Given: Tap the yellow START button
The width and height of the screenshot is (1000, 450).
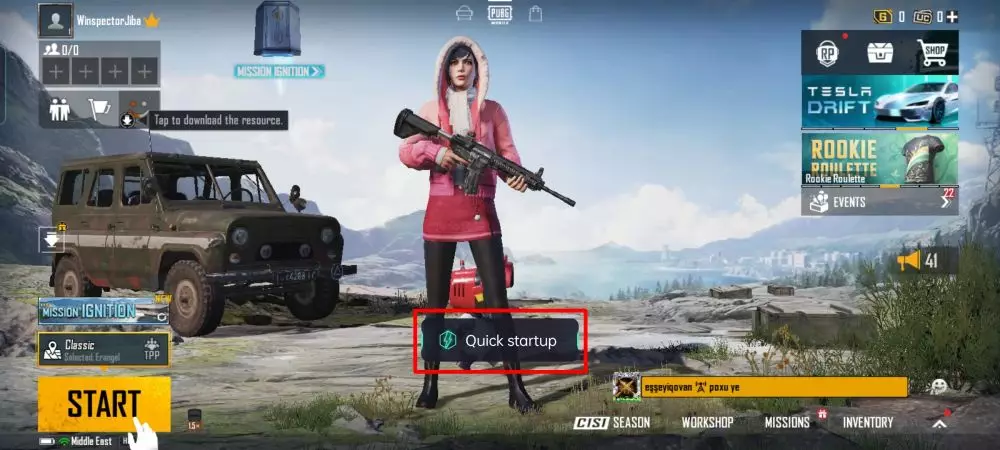Looking at the screenshot, I should (103, 404).
